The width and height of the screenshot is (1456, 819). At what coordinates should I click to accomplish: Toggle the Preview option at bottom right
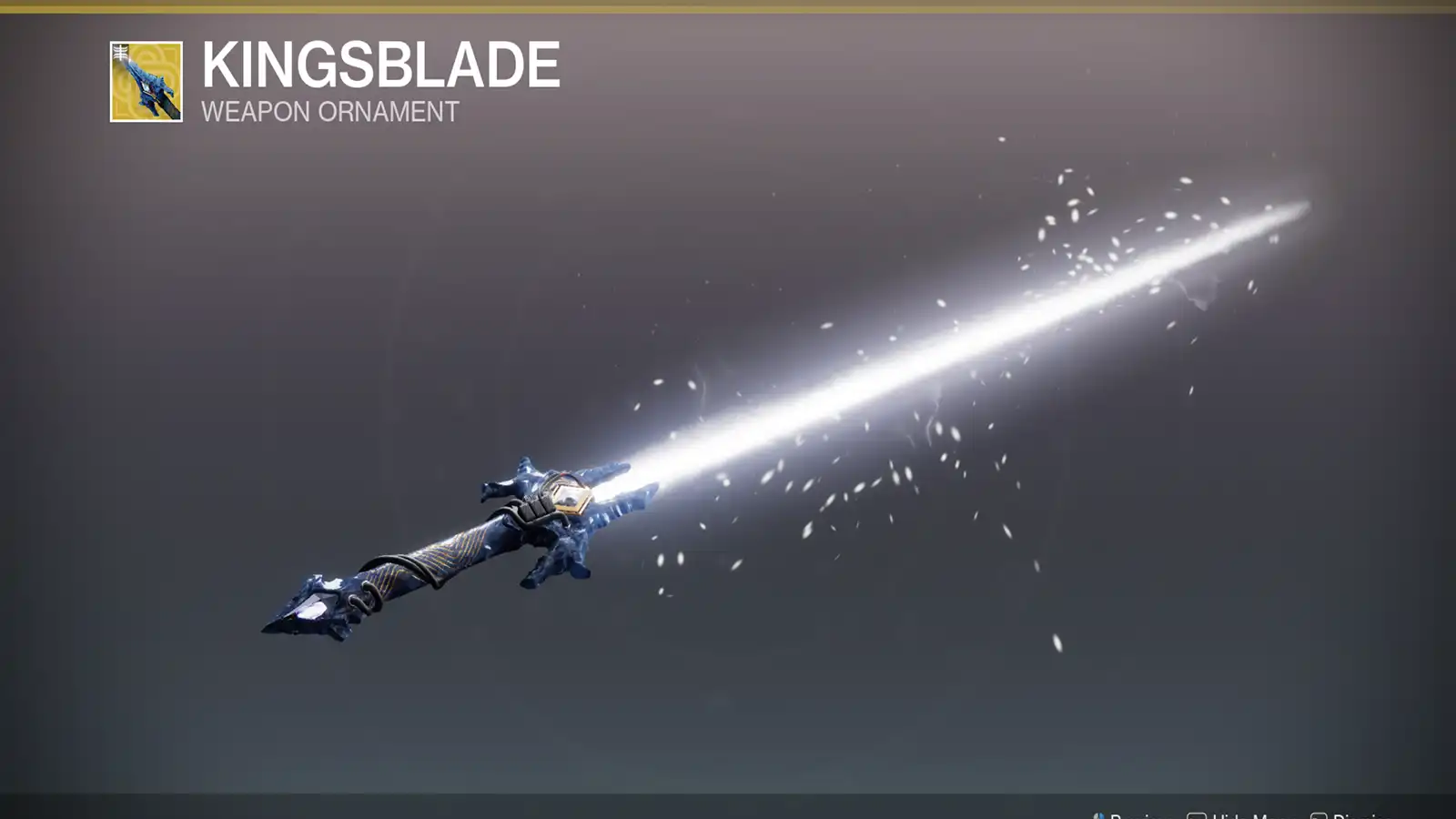(1139, 815)
